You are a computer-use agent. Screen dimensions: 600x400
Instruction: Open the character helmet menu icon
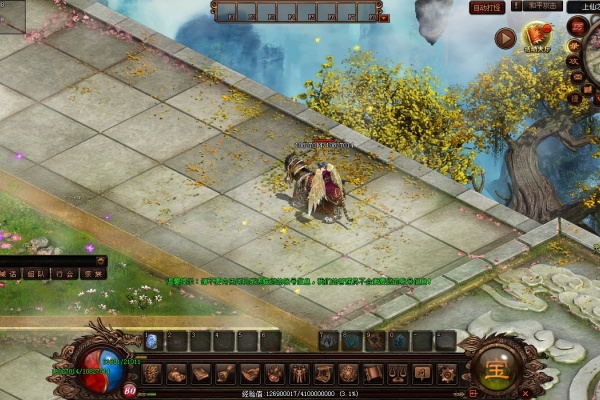pyautogui.click(x=152, y=374)
